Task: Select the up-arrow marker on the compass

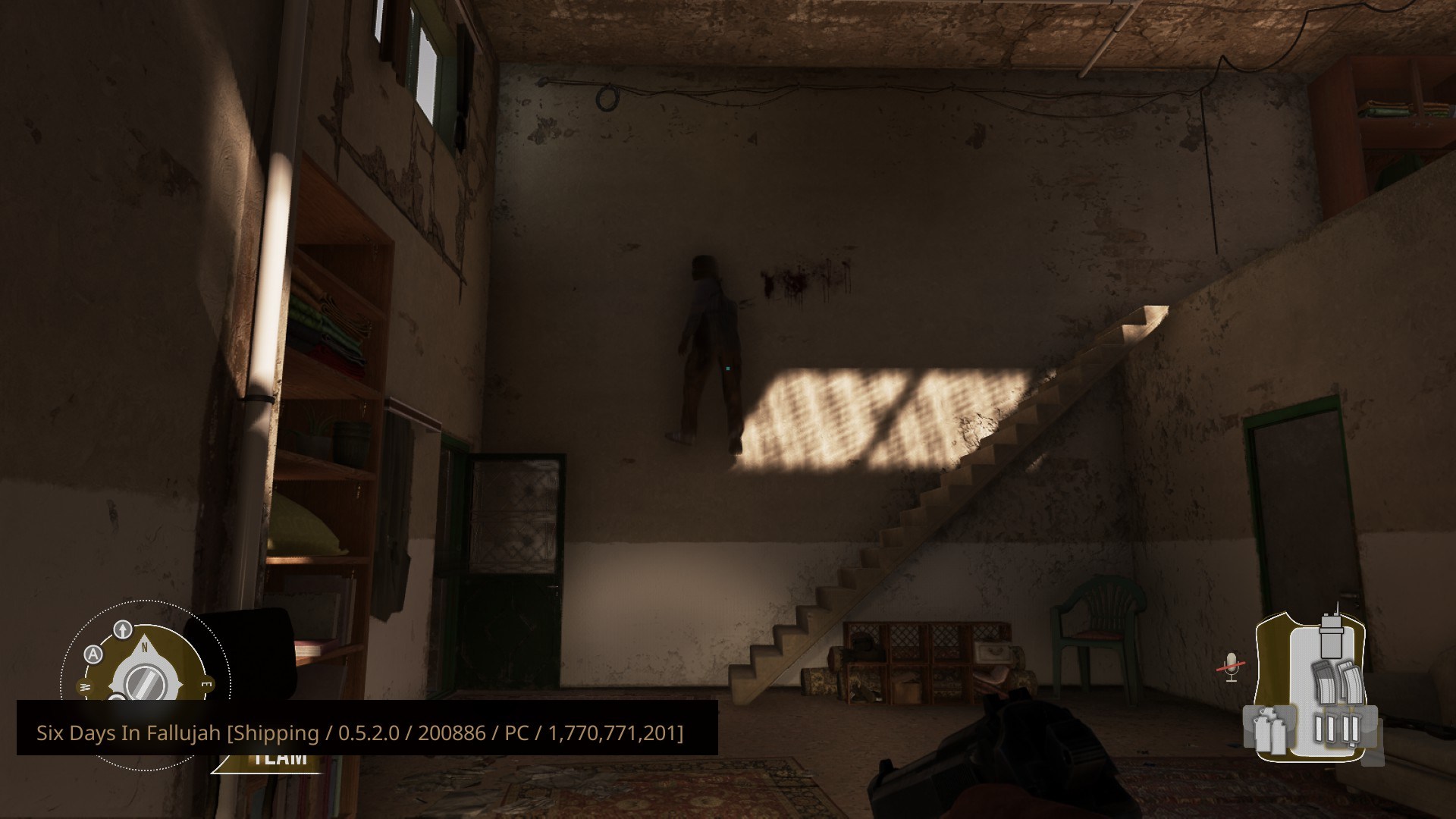Action: coord(123,629)
